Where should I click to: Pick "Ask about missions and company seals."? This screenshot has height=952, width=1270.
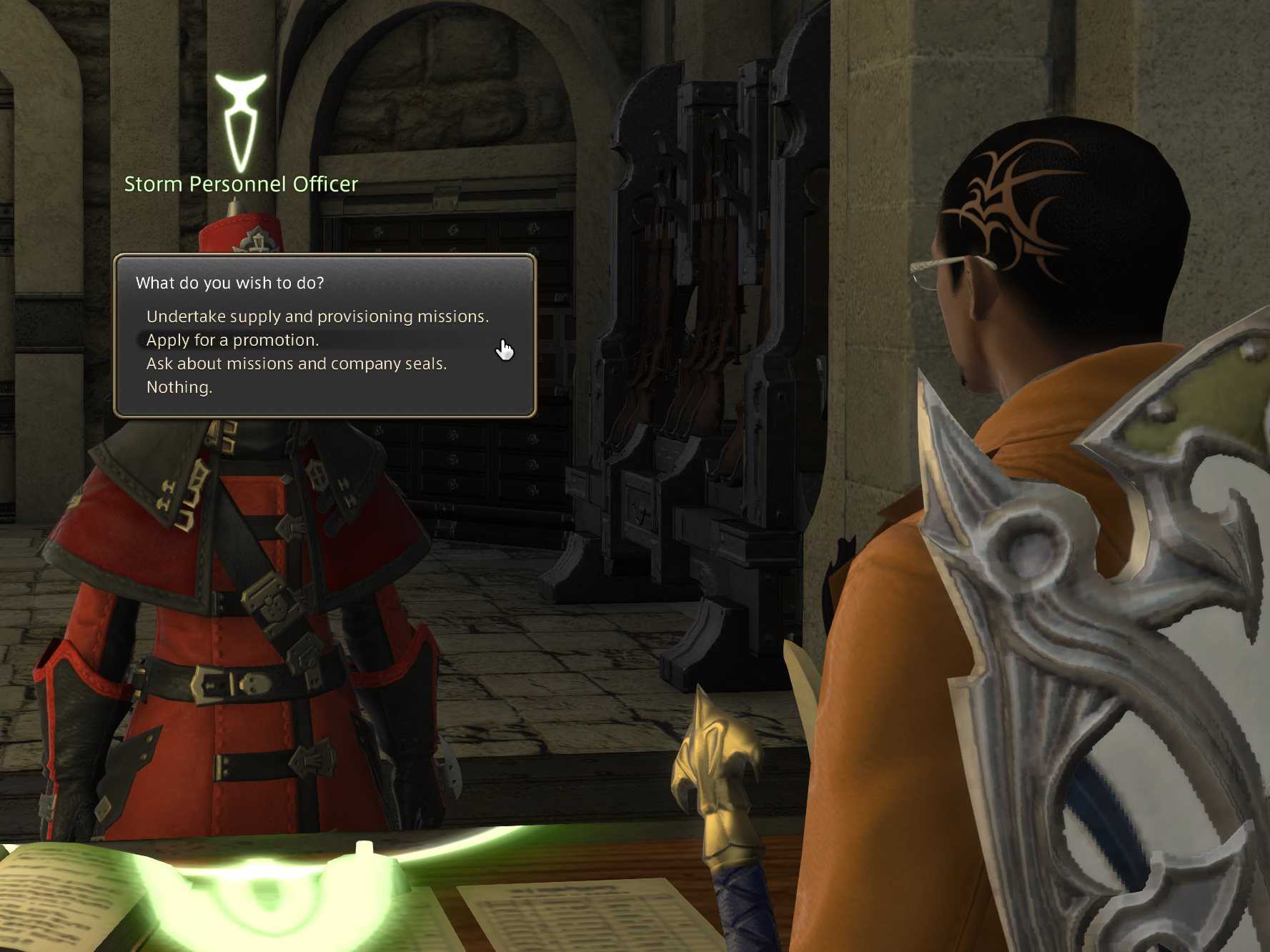(x=297, y=364)
